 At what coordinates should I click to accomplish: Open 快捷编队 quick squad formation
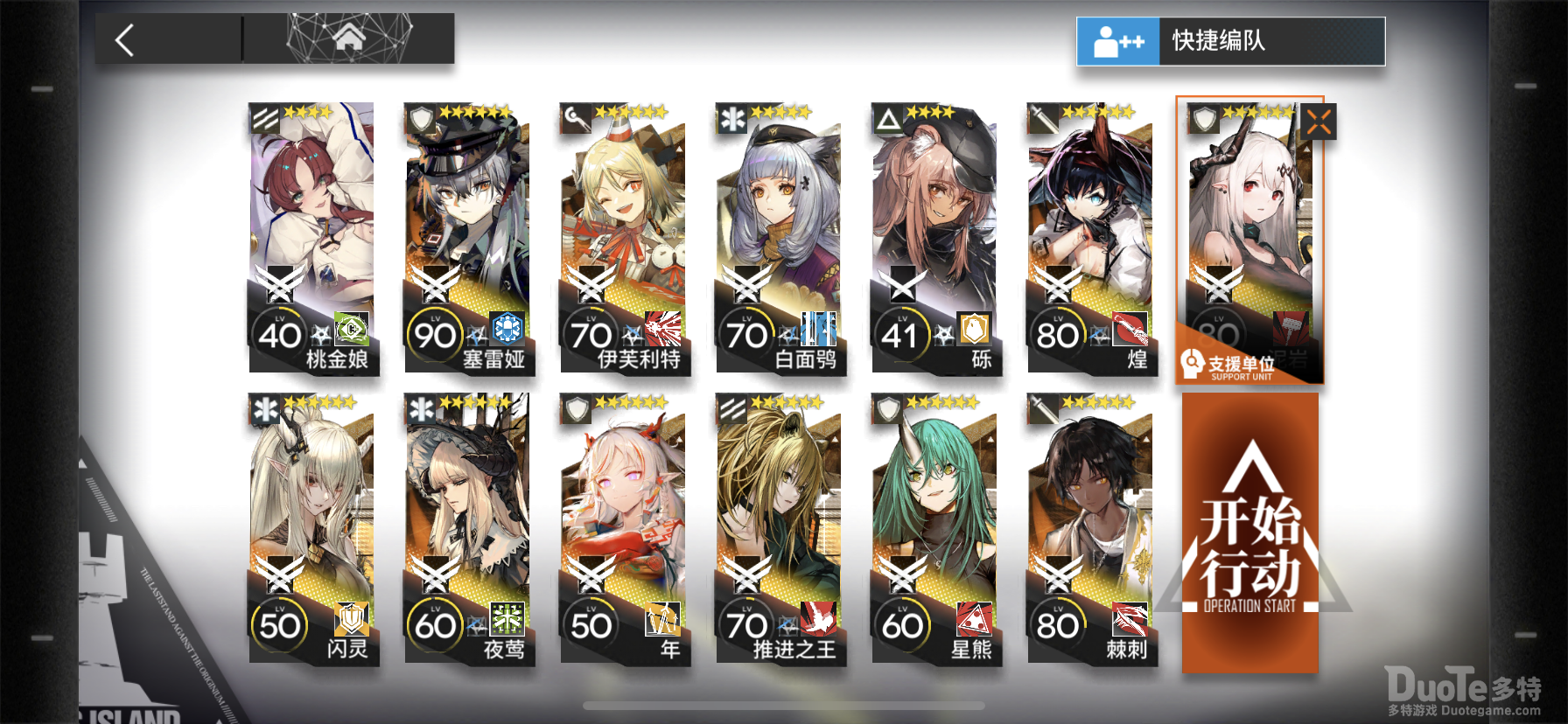(1230, 41)
